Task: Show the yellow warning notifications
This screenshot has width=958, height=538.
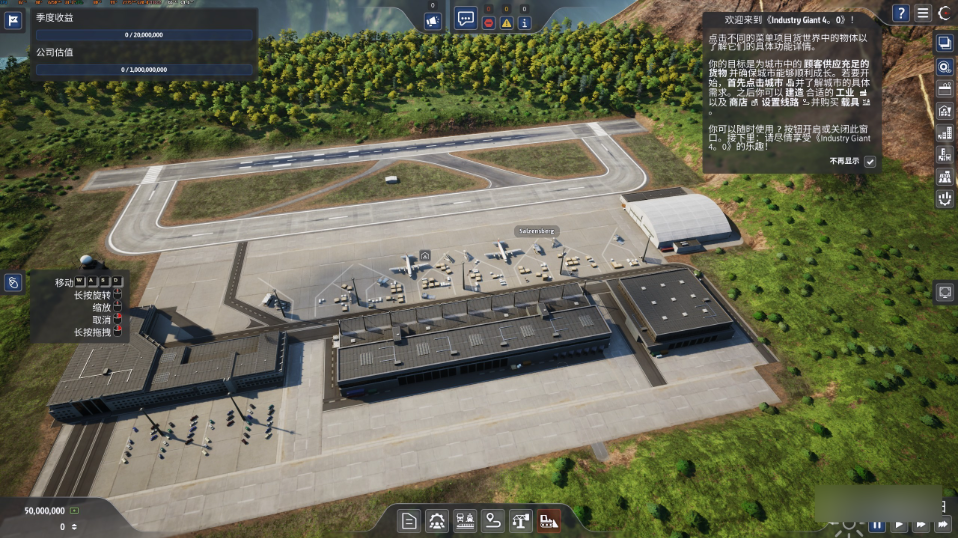Action: pos(507,22)
